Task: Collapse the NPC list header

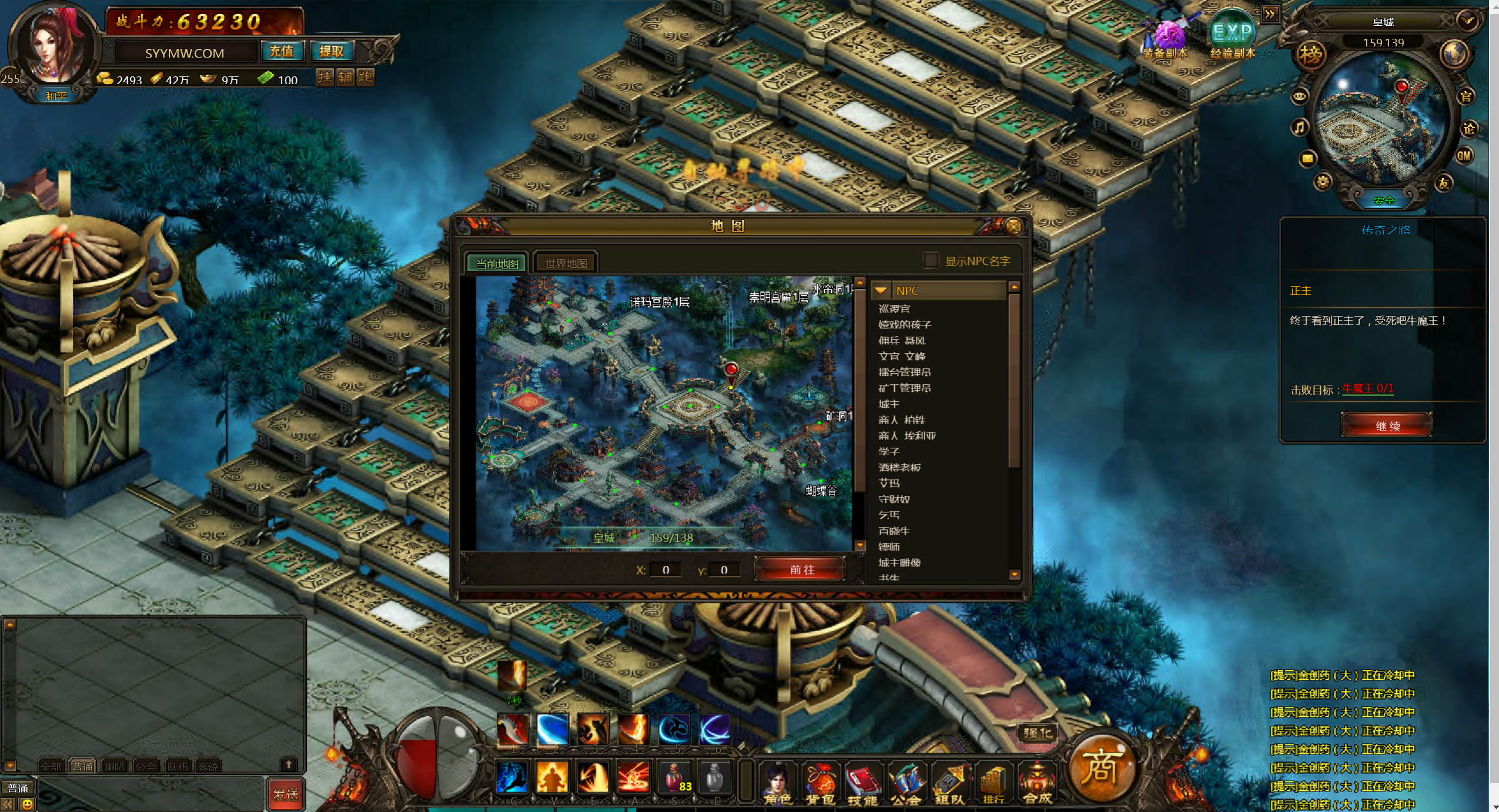Action: 881,290
